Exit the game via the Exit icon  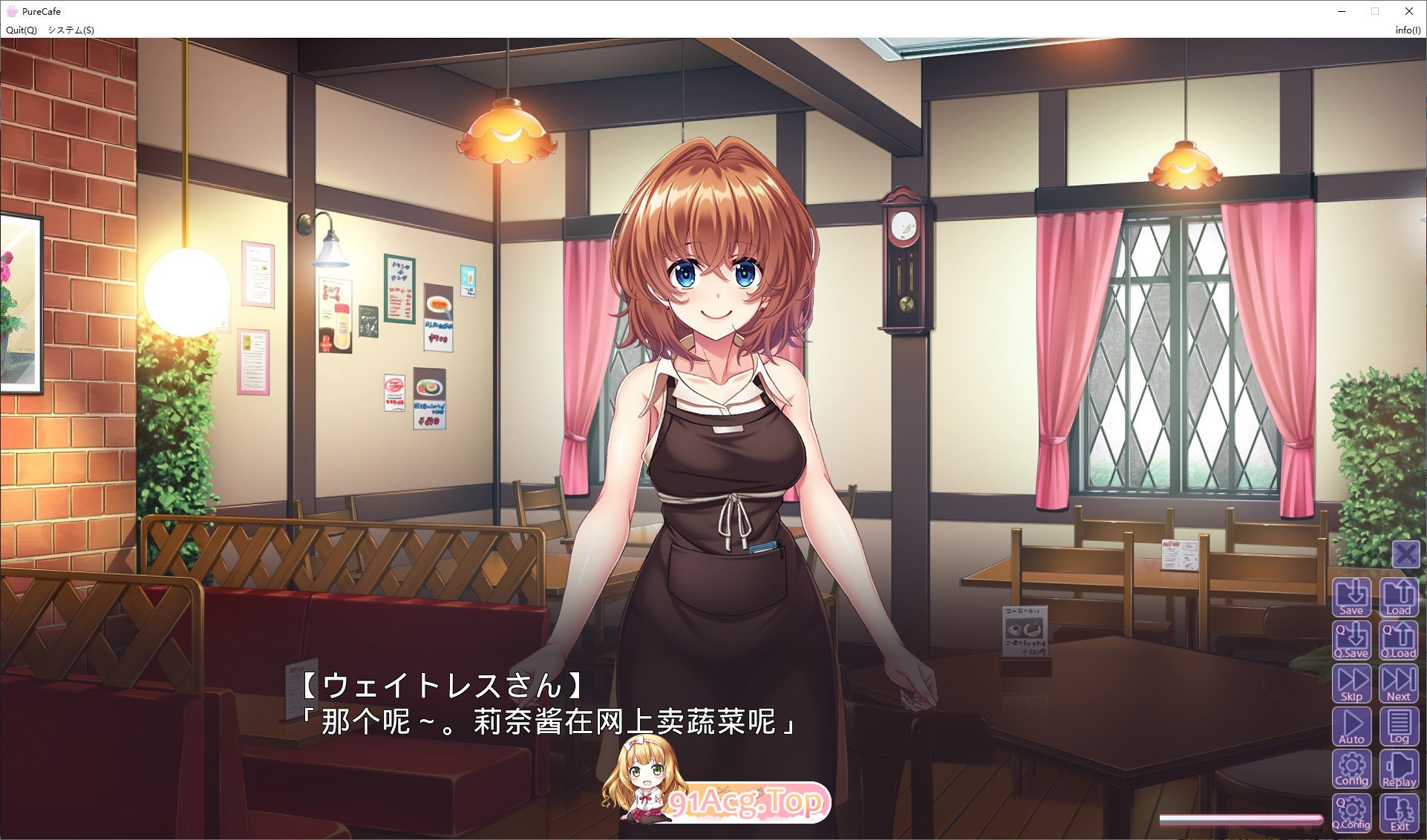click(1400, 812)
